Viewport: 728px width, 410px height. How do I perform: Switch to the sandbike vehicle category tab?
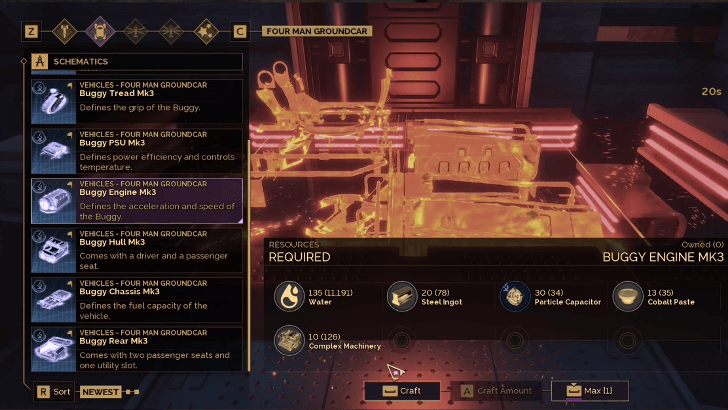[67, 31]
